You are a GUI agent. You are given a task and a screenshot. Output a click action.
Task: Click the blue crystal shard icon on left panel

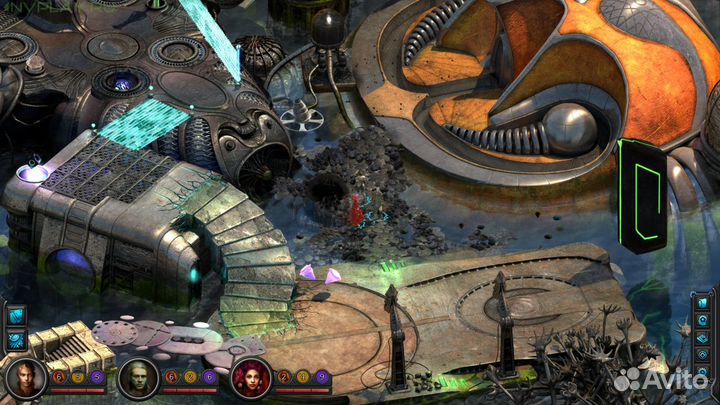[x=16, y=315]
